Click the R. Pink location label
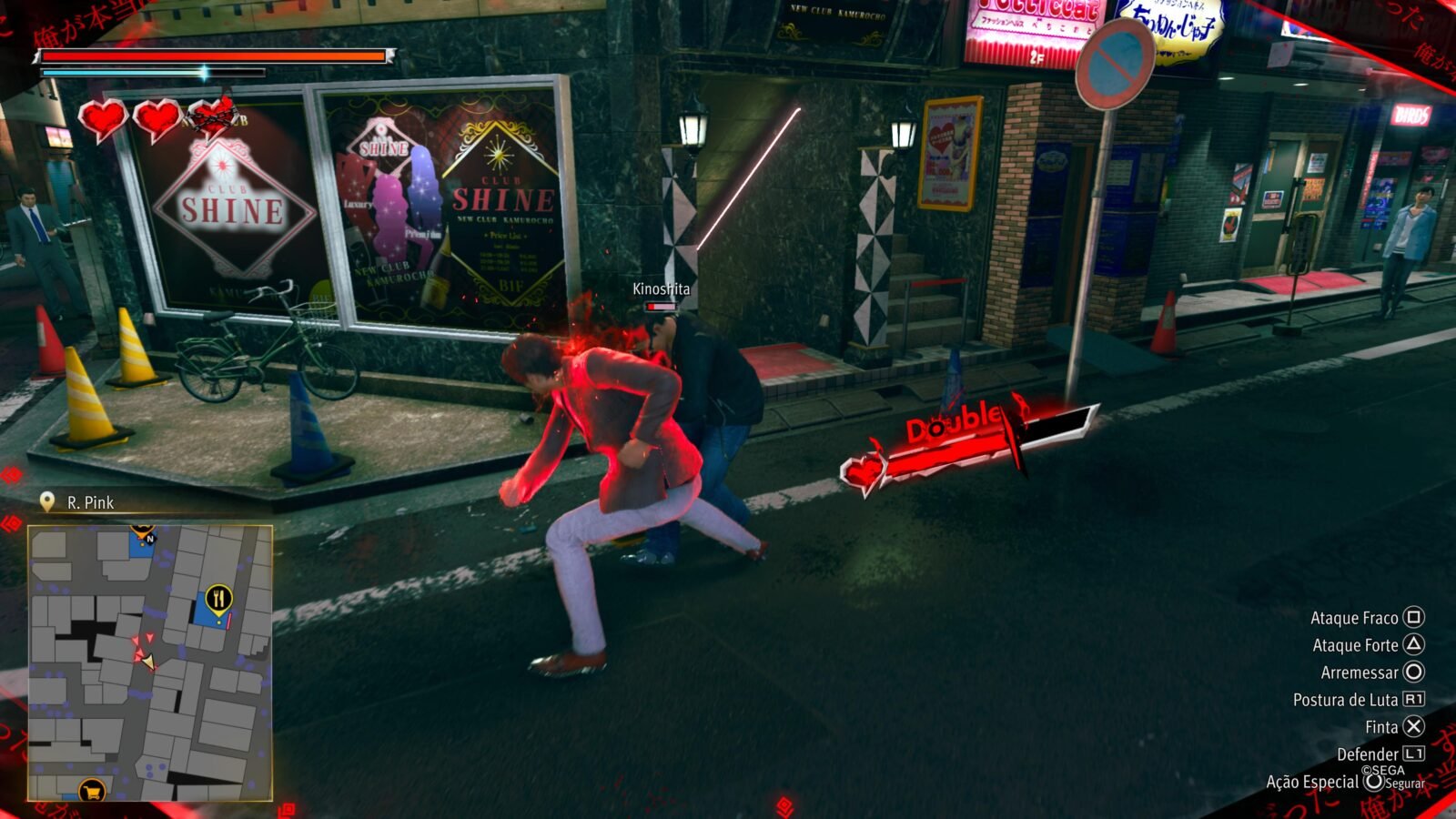The image size is (1456, 819). point(90,502)
